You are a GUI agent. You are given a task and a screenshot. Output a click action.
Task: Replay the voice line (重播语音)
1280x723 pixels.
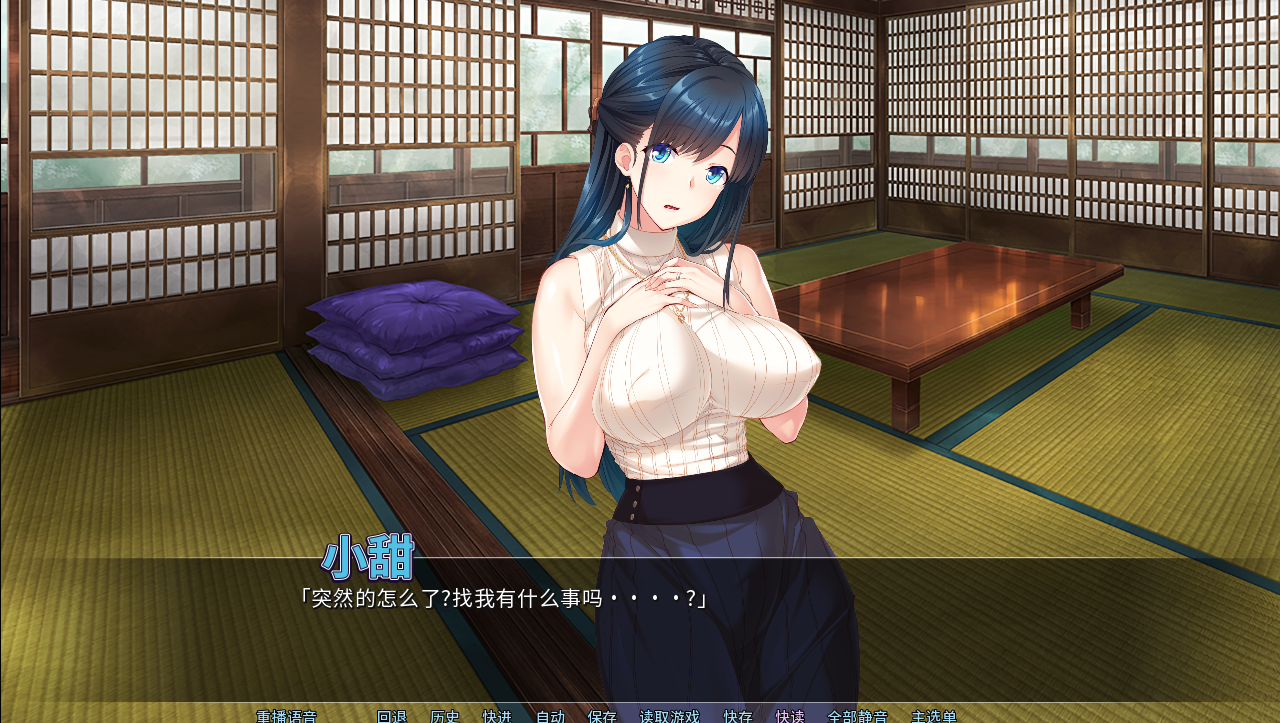(x=286, y=716)
